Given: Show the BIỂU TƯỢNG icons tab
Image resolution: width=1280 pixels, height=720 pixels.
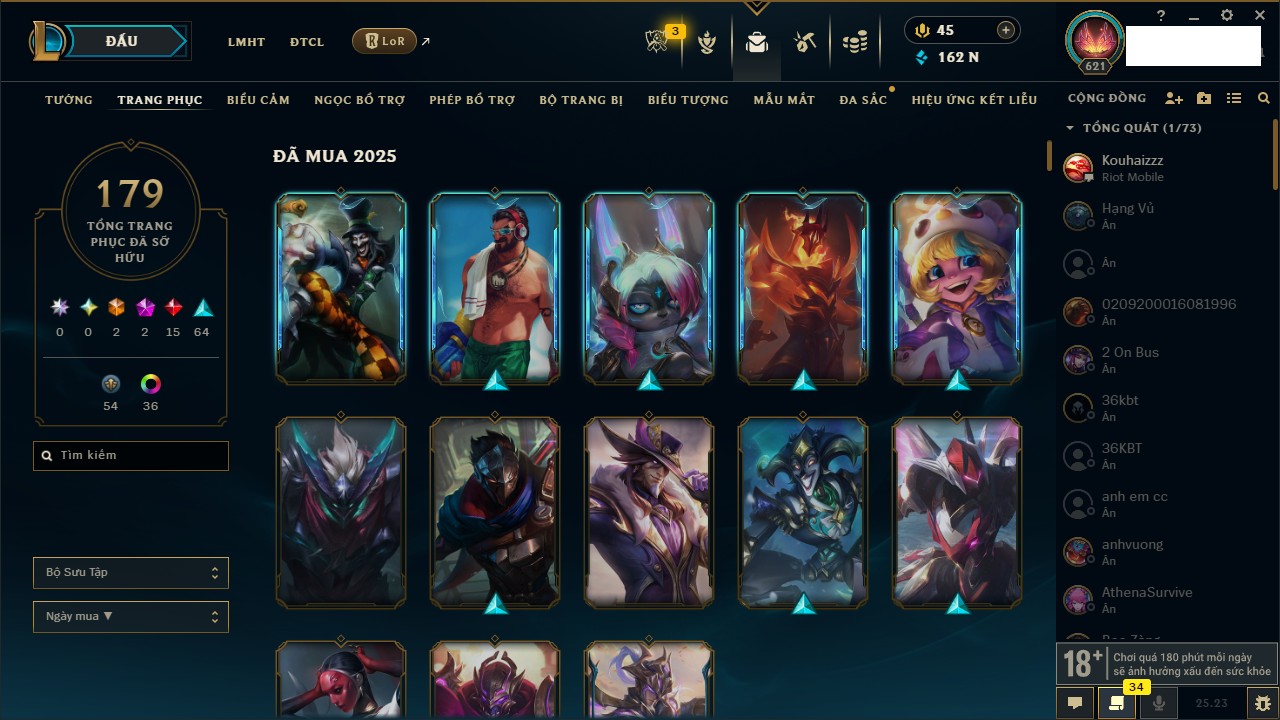Looking at the screenshot, I should [688, 100].
